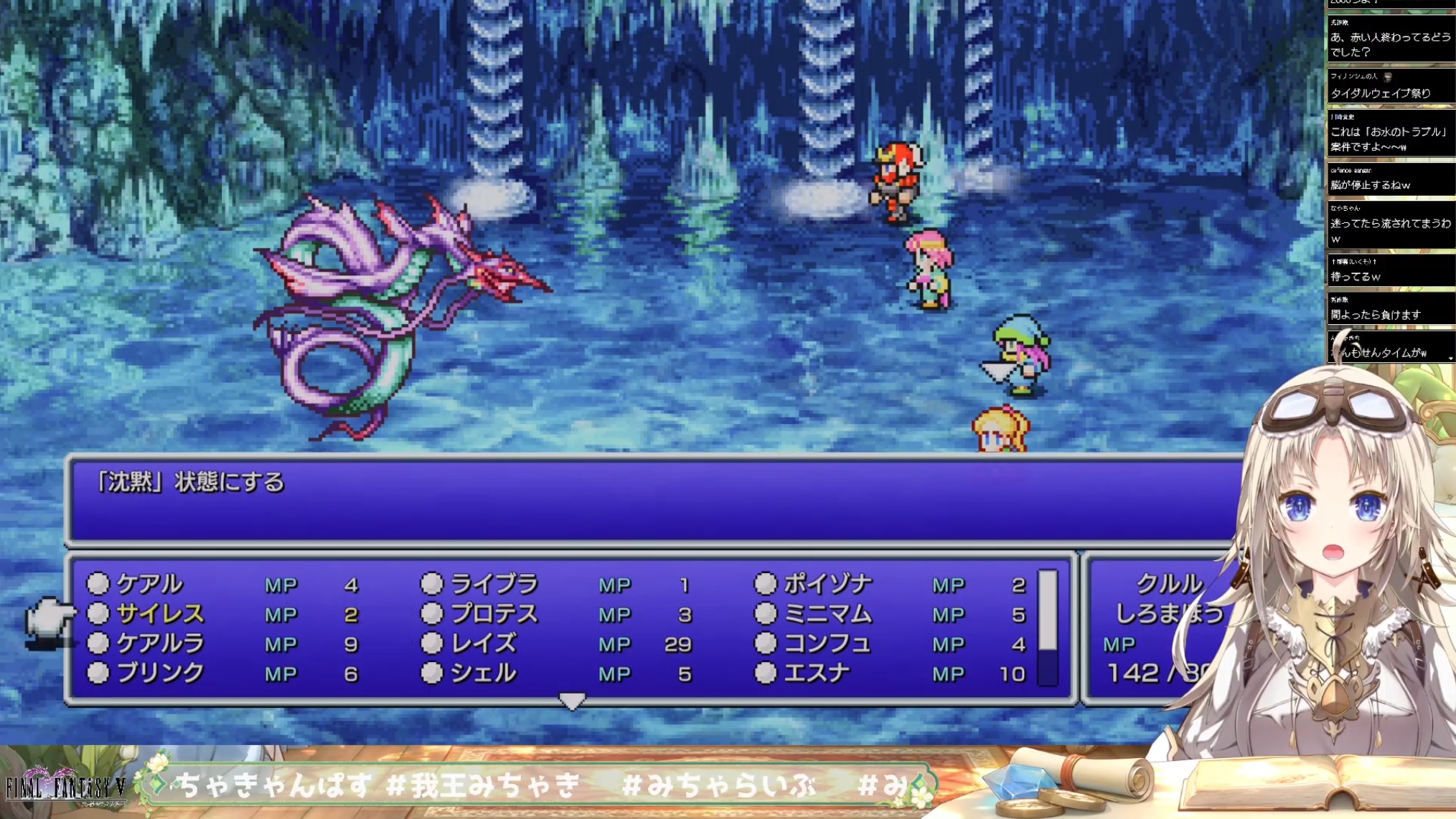Viewport: 1456px width, 819px height.
Task: Cast ケアルラ from the list
Action: click(159, 644)
